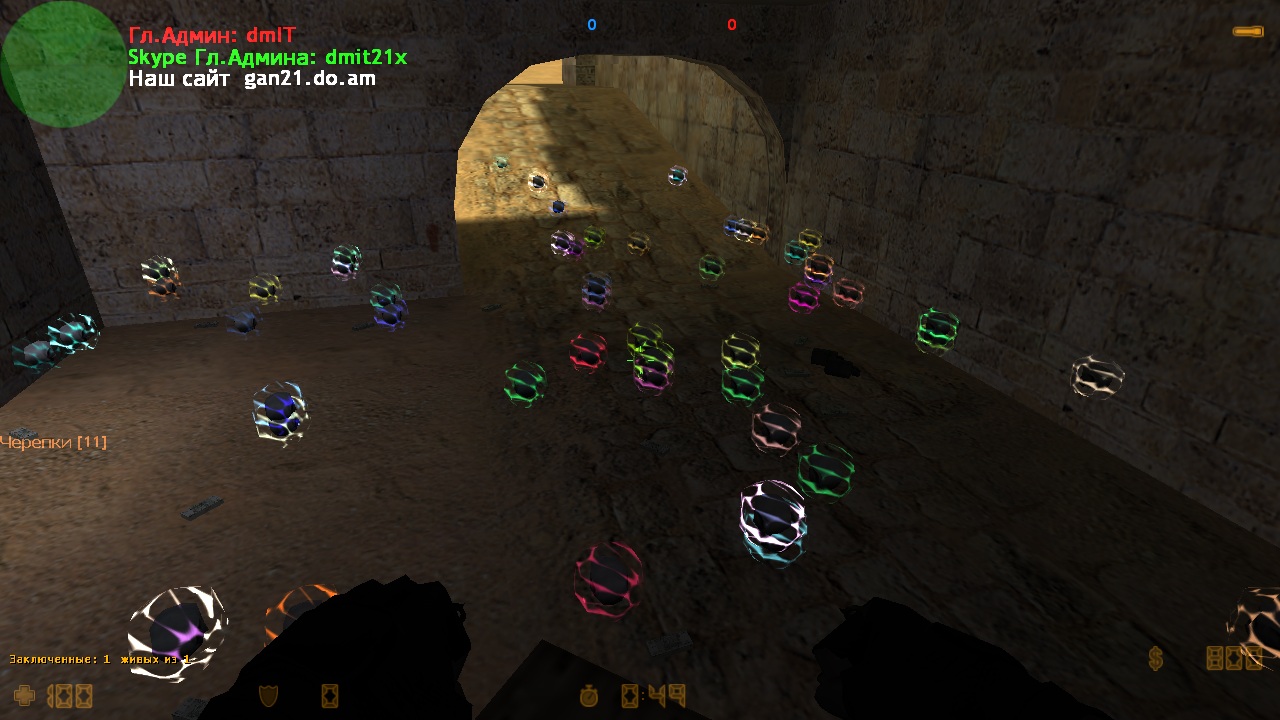Click the green circular radar
This screenshot has width=1280, height=720.
pyautogui.click(x=62, y=64)
